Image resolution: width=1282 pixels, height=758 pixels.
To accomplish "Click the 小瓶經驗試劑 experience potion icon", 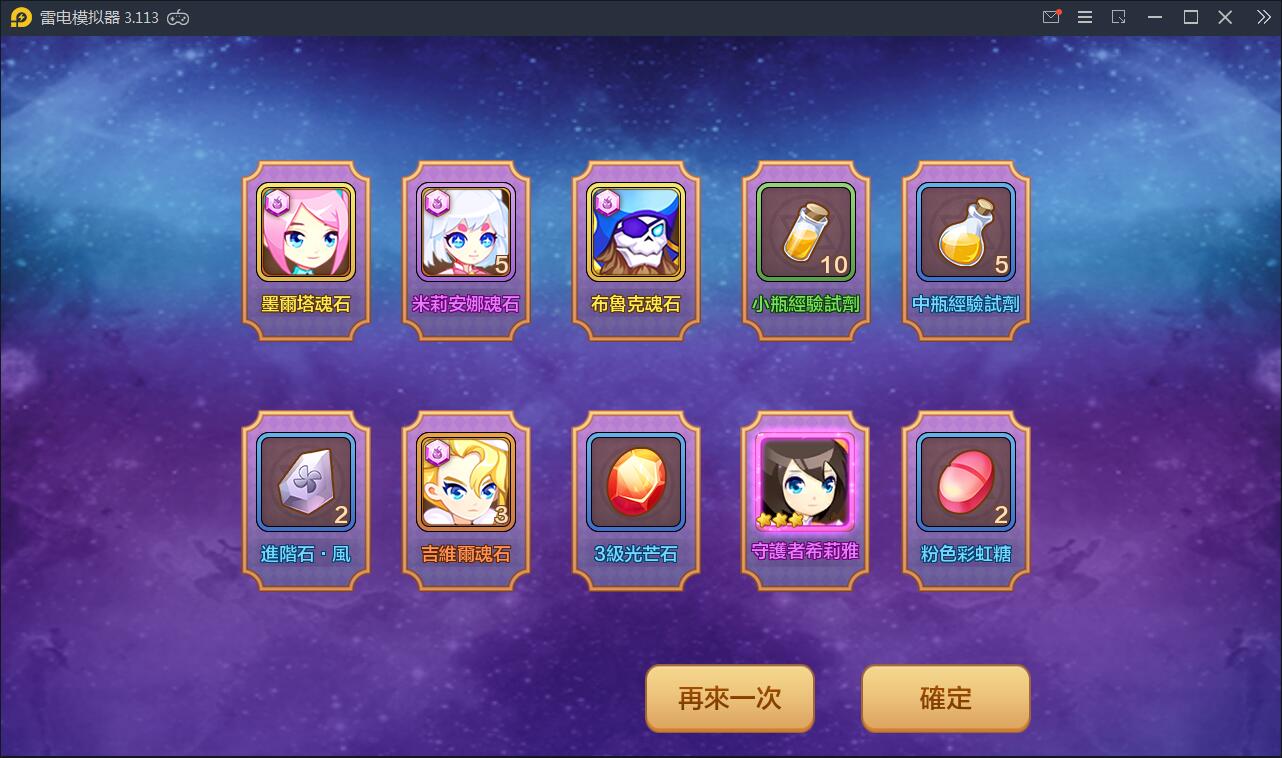I will tap(805, 232).
